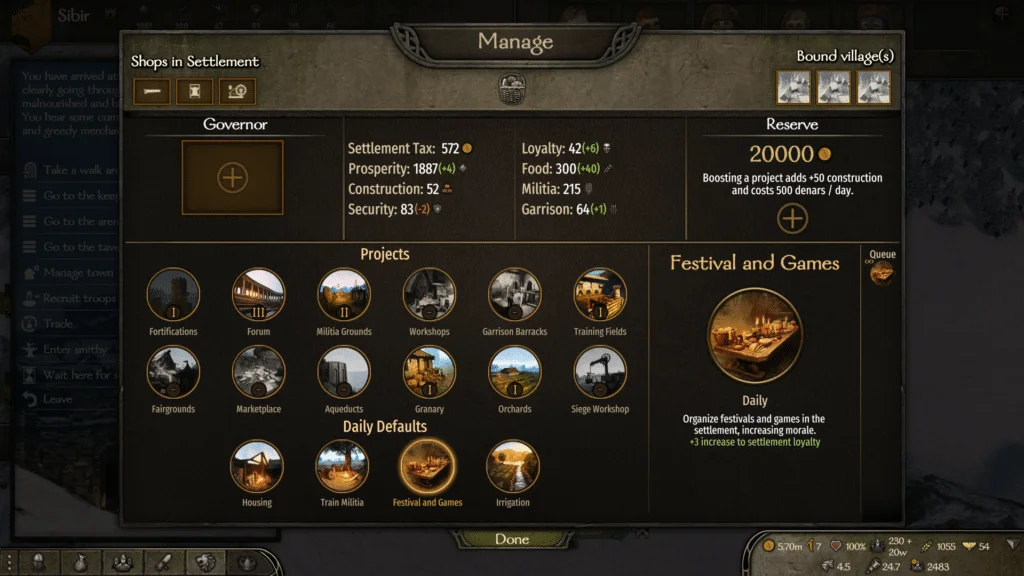The height and width of the screenshot is (576, 1024).
Task: Confirm with the Done button
Action: [x=511, y=539]
